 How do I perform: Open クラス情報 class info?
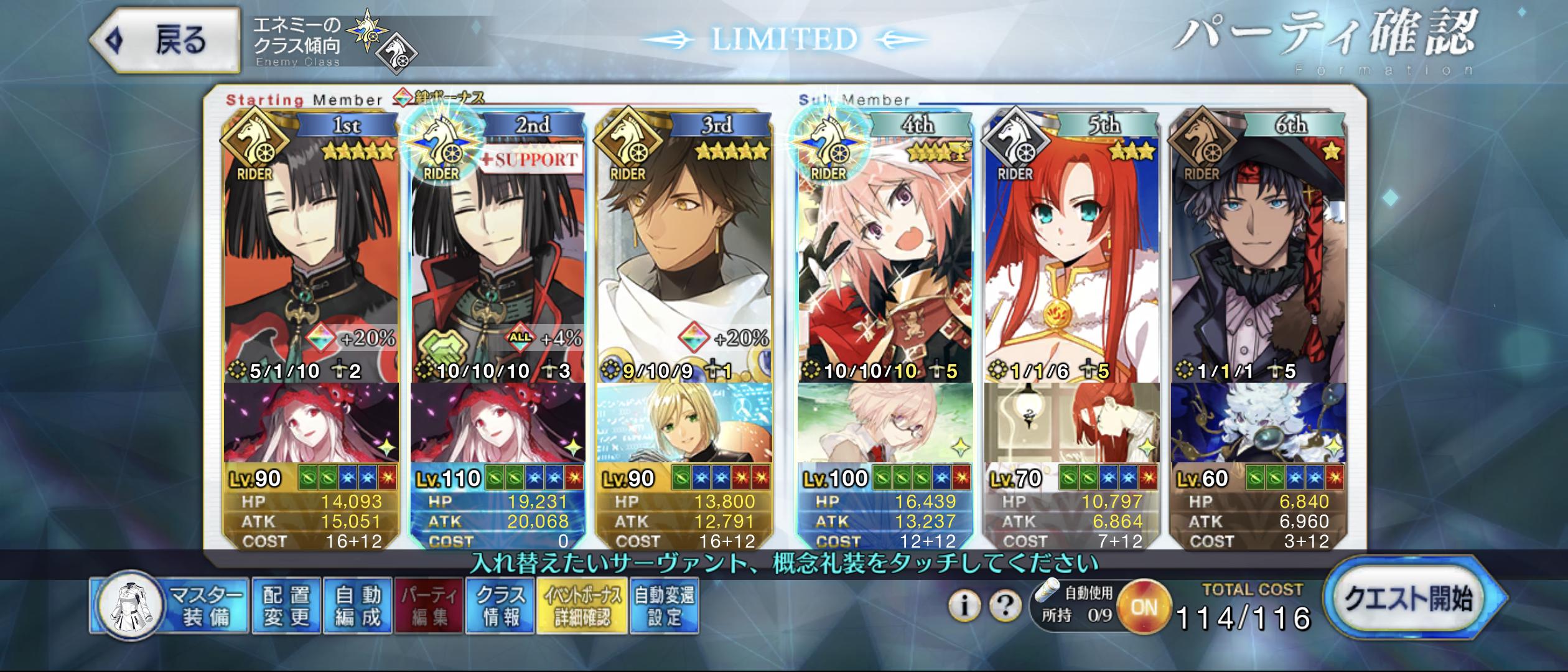(x=500, y=606)
